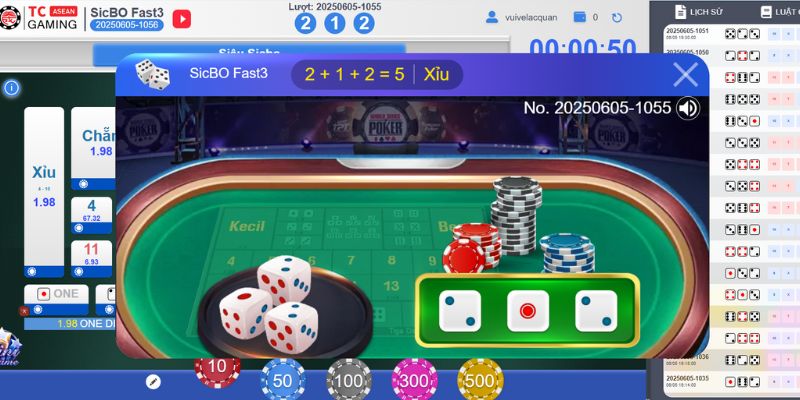Open the red video stream button
Image resolution: width=800 pixels, height=400 pixels.
(x=182, y=18)
